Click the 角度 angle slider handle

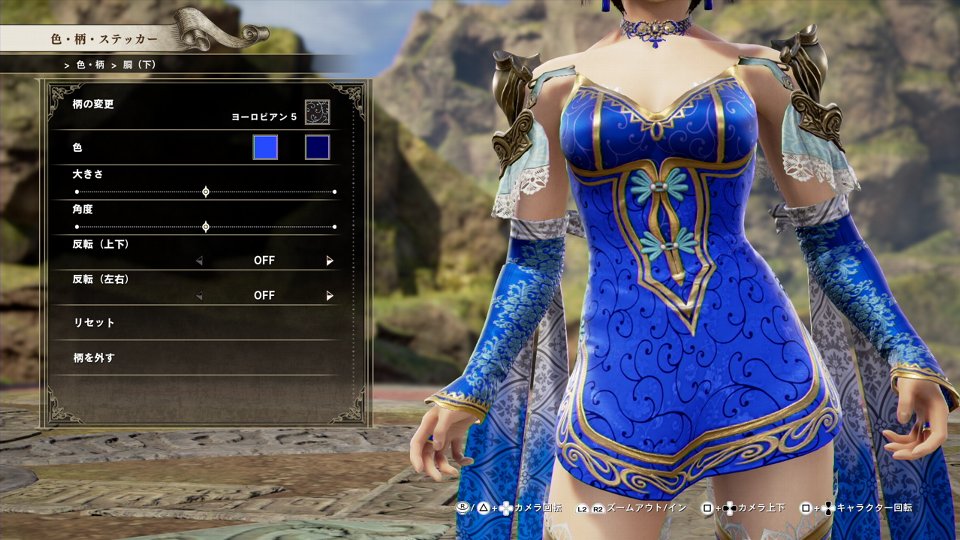point(206,227)
